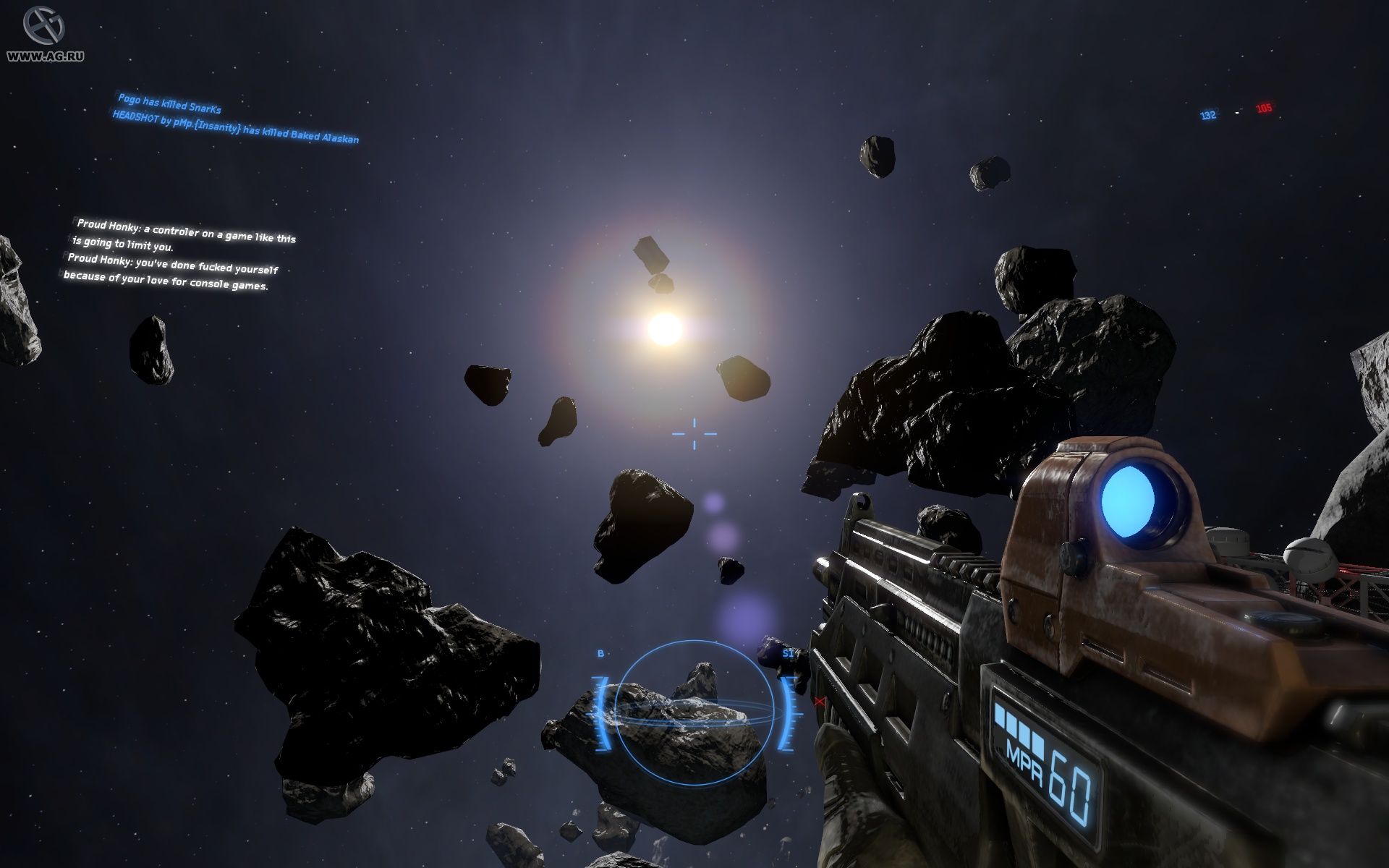Toggle the blue team score 132
This screenshot has height=868, width=1389.
click(1207, 114)
